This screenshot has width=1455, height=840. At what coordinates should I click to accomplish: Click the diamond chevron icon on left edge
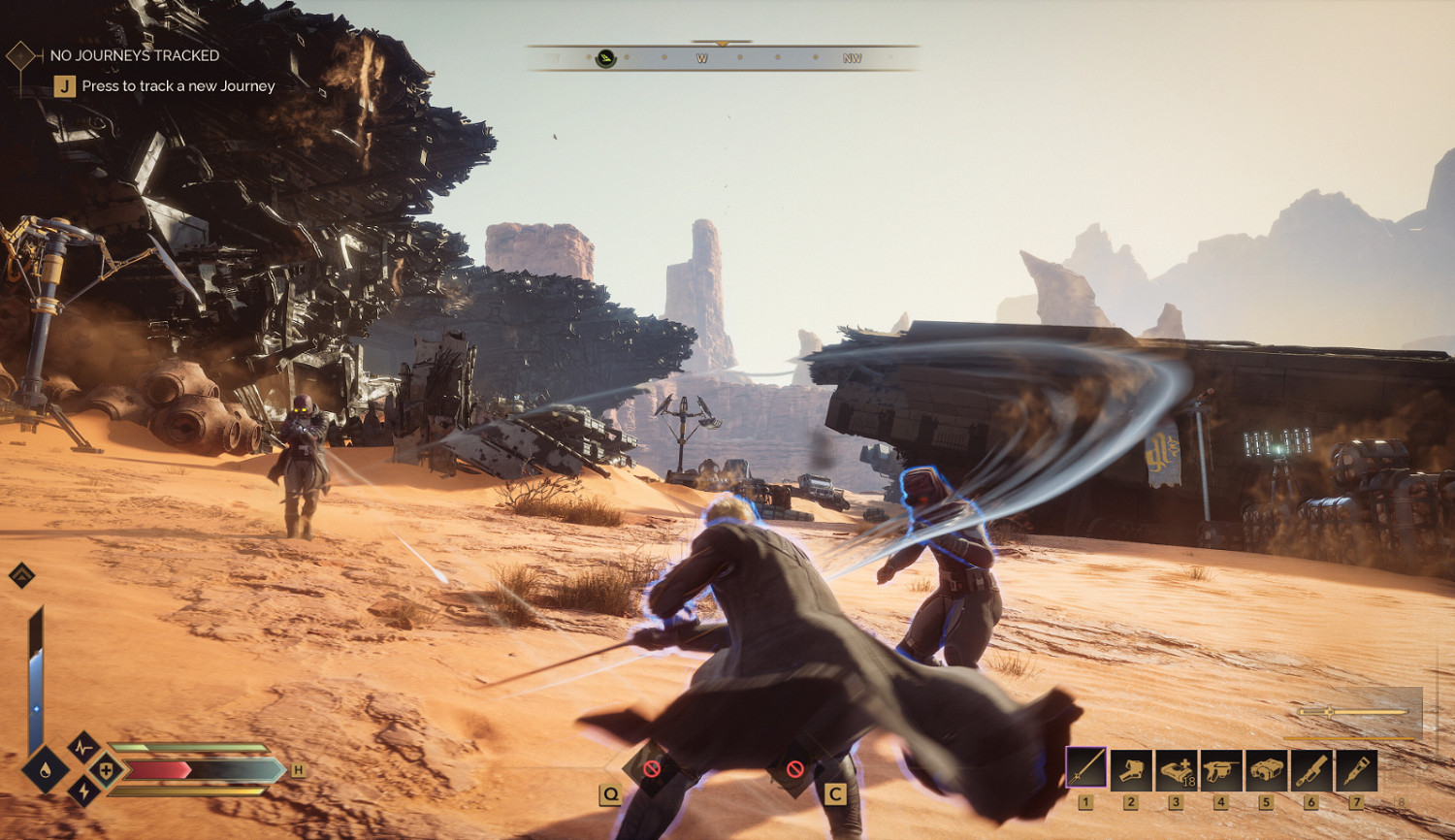[21, 575]
